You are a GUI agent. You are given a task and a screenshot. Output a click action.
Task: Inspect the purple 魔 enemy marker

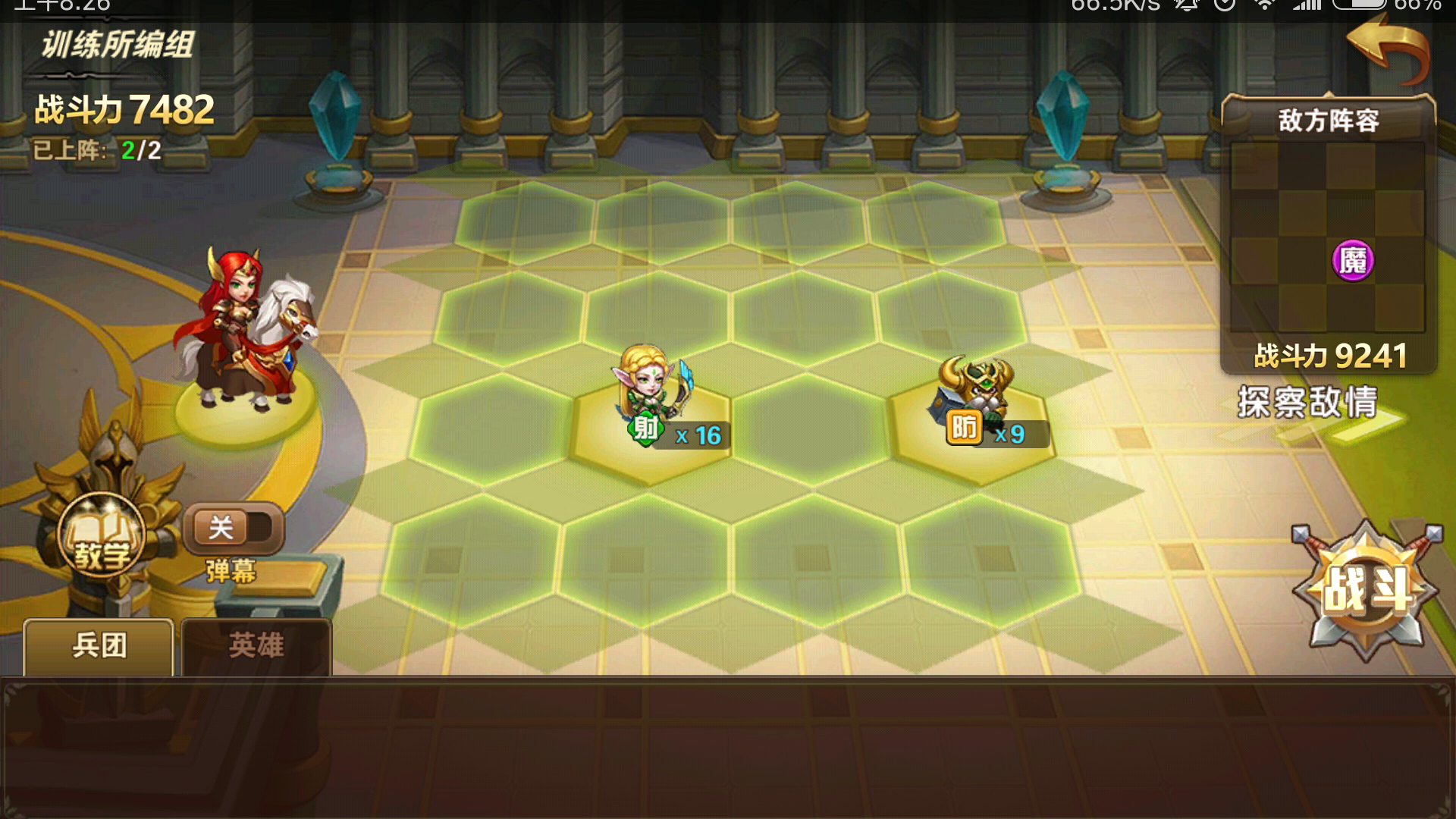(1352, 261)
